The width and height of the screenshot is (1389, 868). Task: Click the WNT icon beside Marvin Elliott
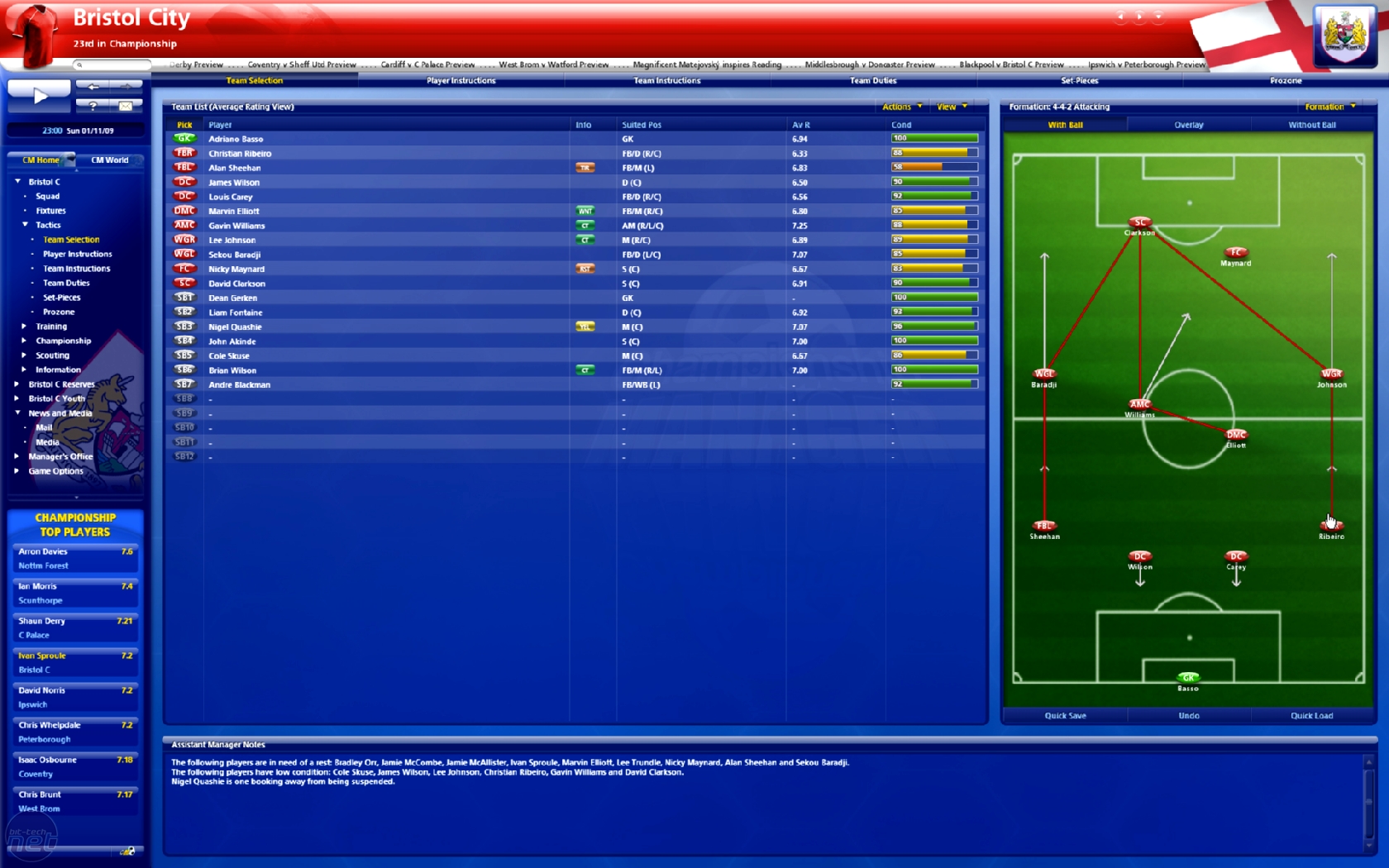click(585, 211)
